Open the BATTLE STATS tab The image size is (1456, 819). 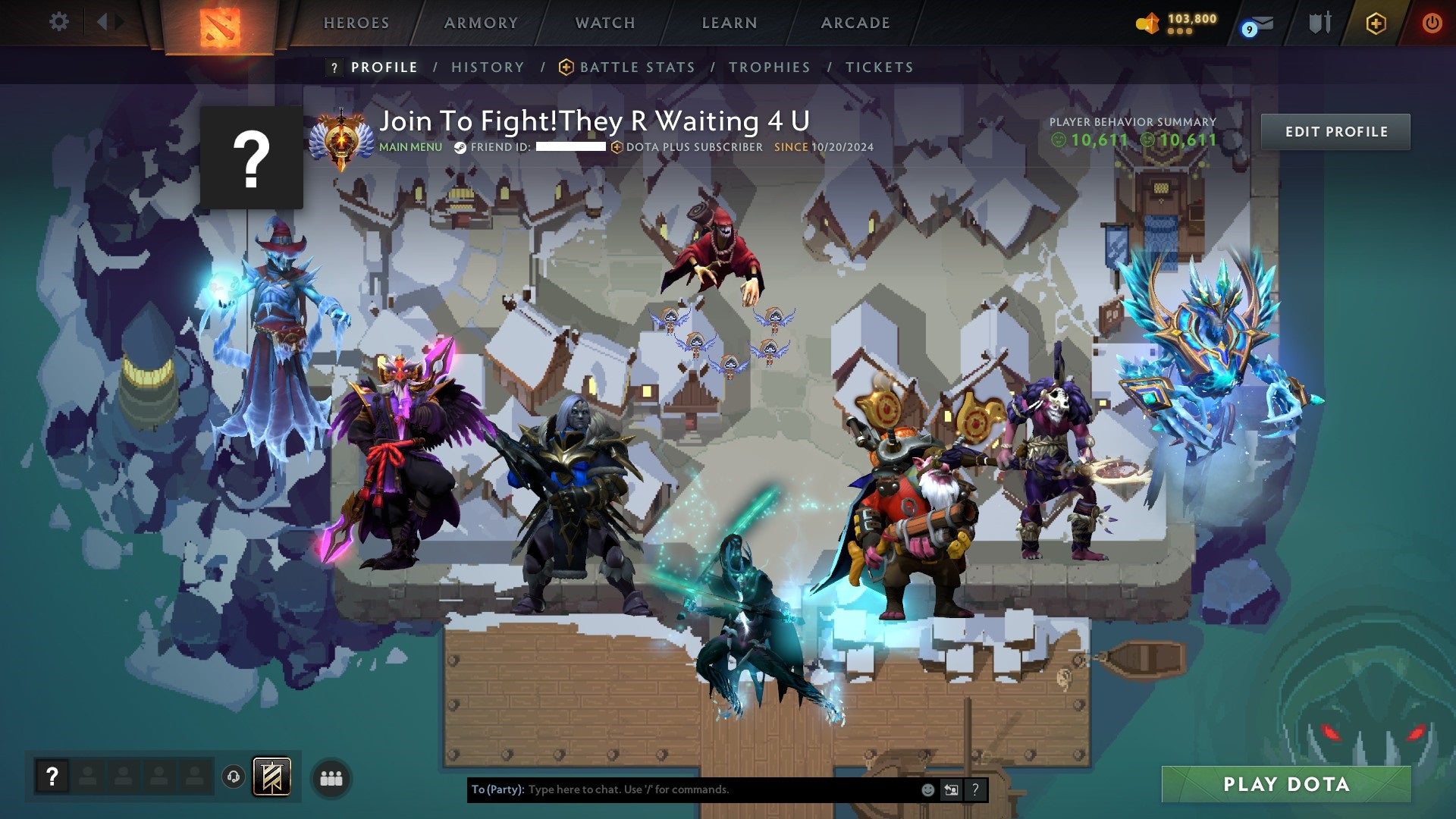pos(636,67)
